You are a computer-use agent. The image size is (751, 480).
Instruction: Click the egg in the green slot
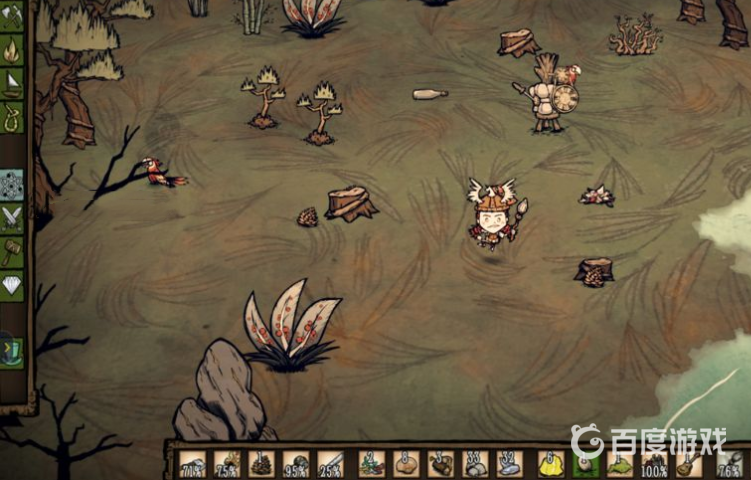[x=585, y=464]
